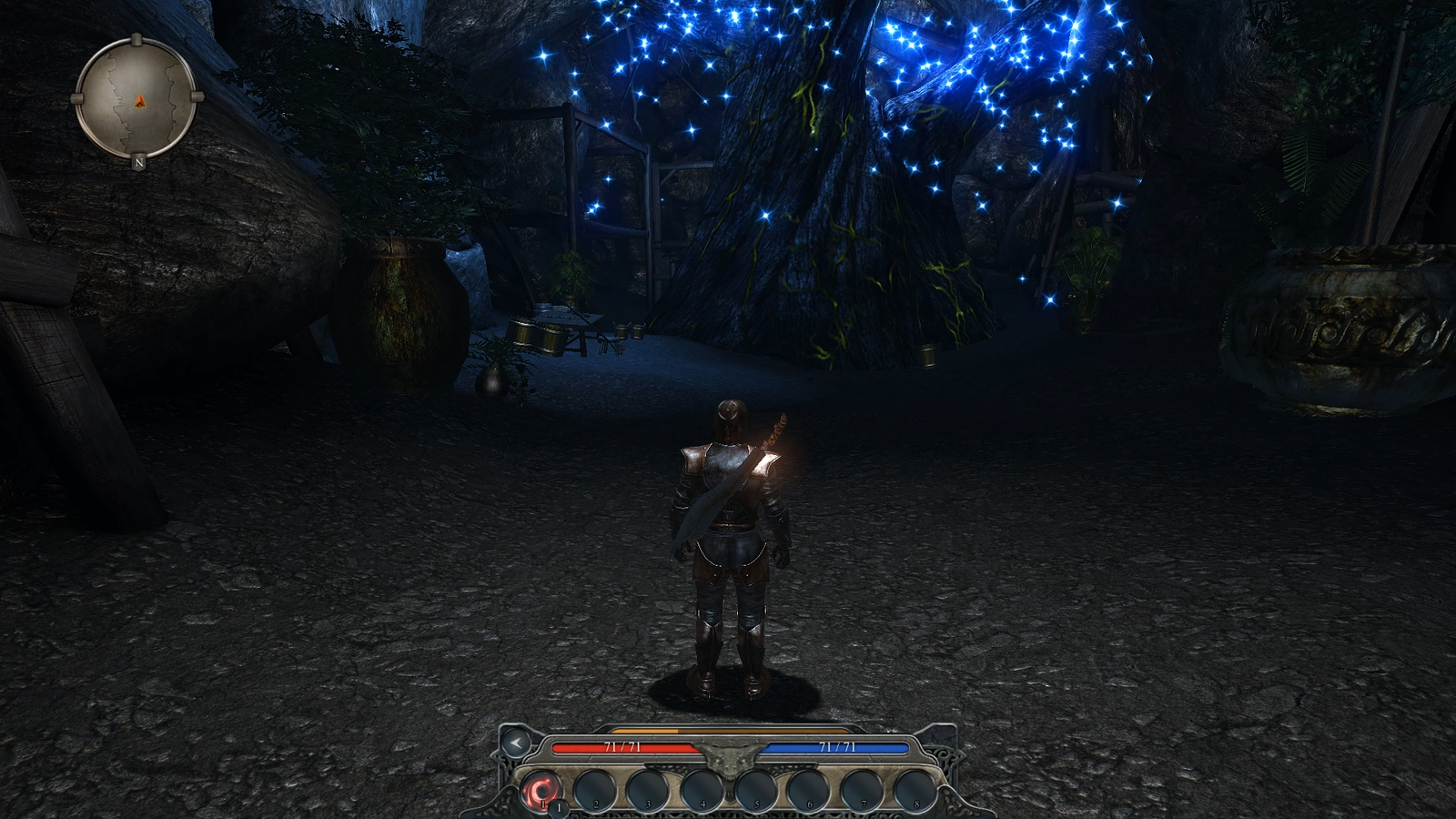Screen dimensions: 1456x819
Task: Activate the red swirl skill in slot 1
Action: click(542, 788)
